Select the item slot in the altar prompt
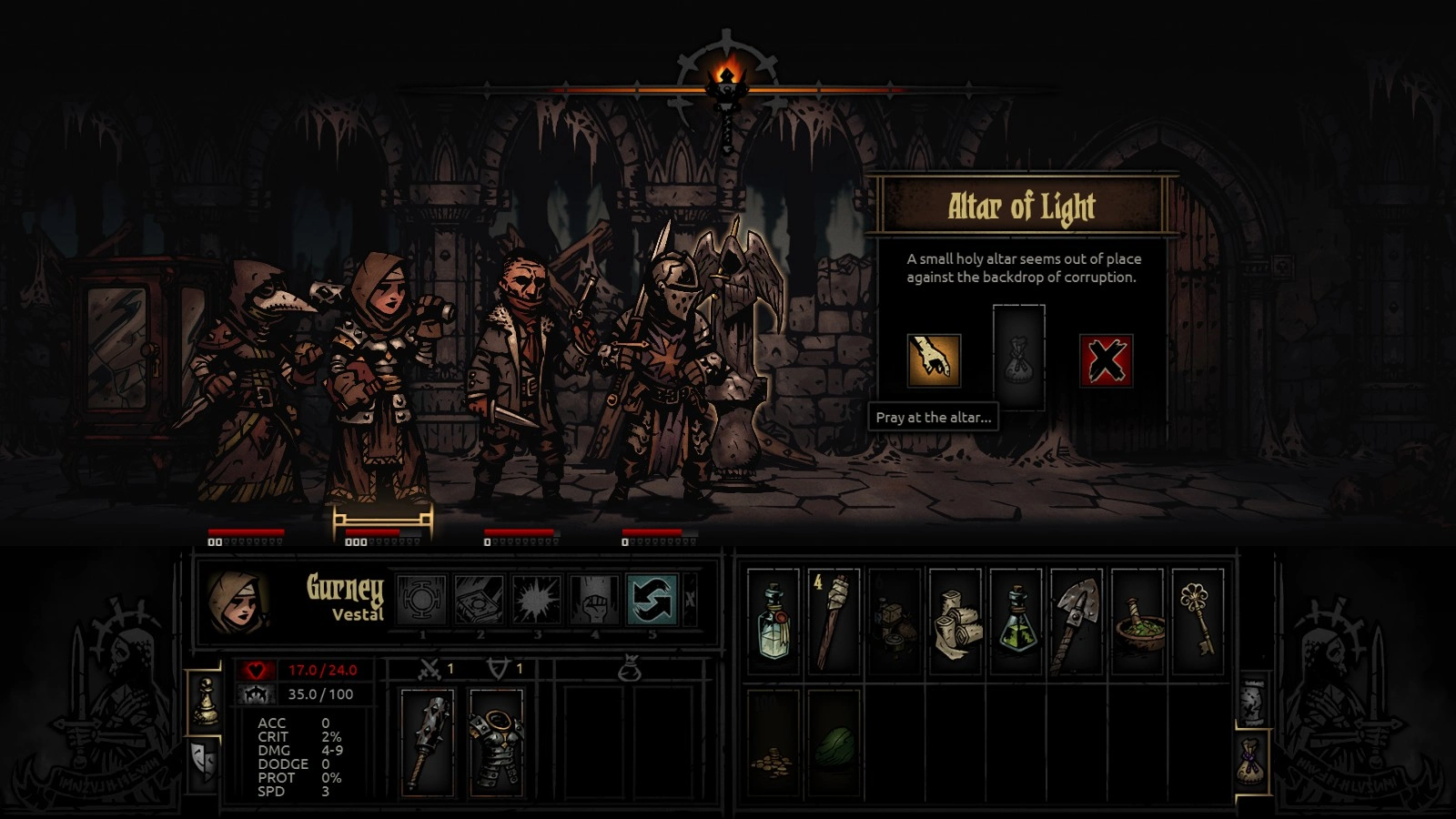1456x819 pixels. pos(1018,358)
